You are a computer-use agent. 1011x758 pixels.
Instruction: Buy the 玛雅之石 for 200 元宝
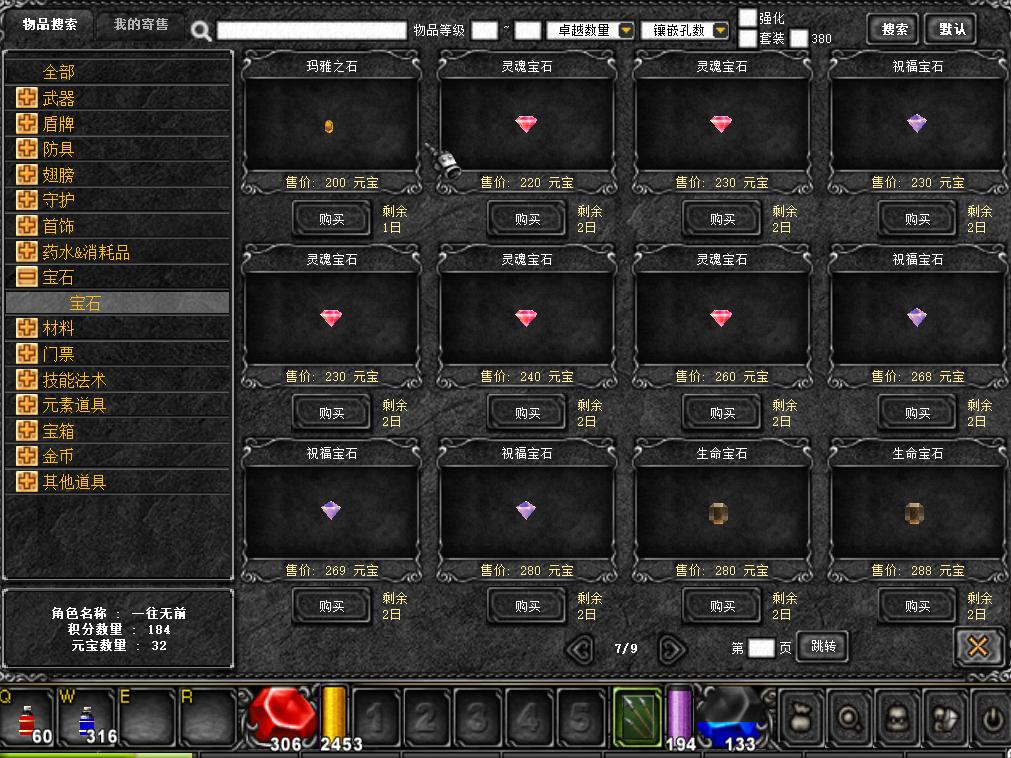pyautogui.click(x=331, y=219)
